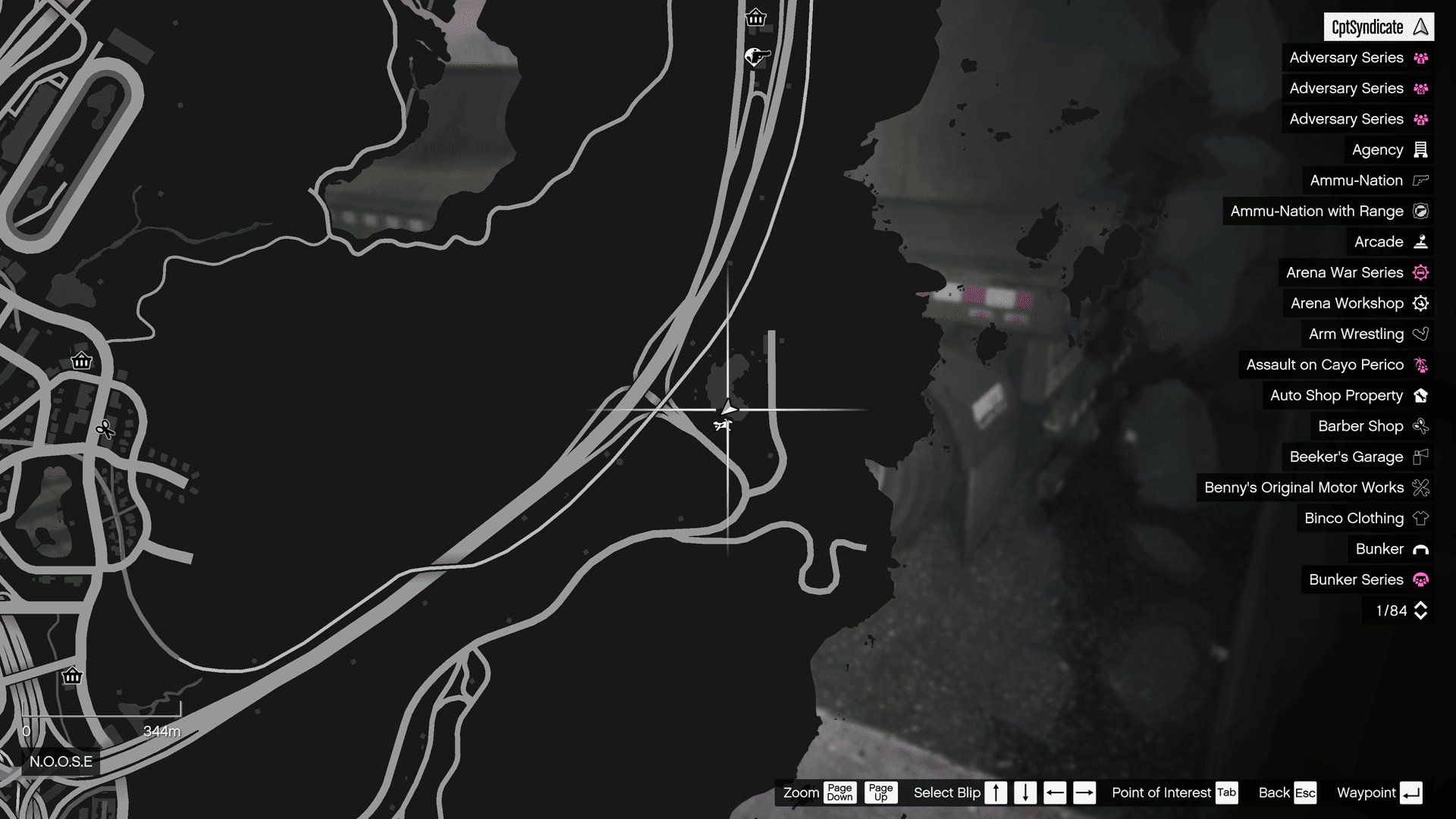Select the Ammu-Nation basket icon at map top

point(756,17)
